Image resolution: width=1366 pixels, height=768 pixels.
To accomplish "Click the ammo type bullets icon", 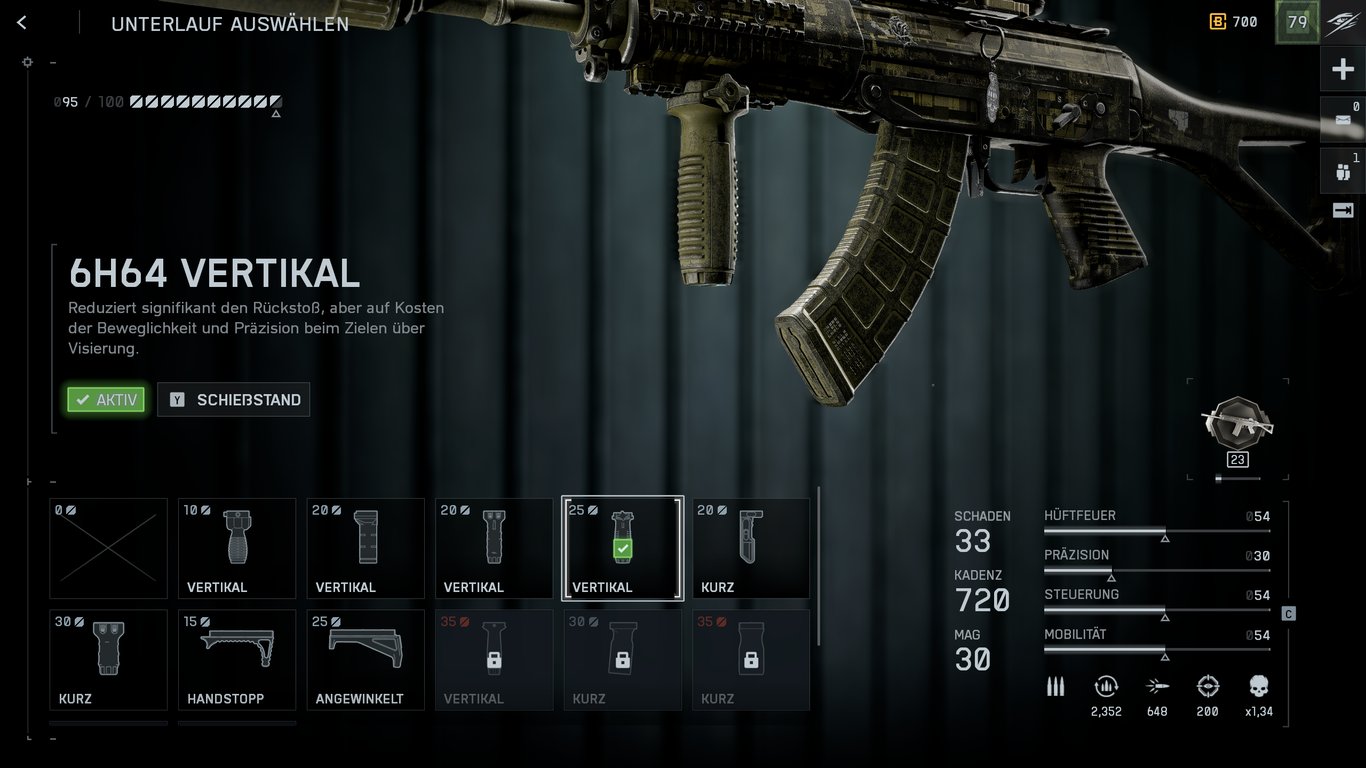I will click(1055, 687).
